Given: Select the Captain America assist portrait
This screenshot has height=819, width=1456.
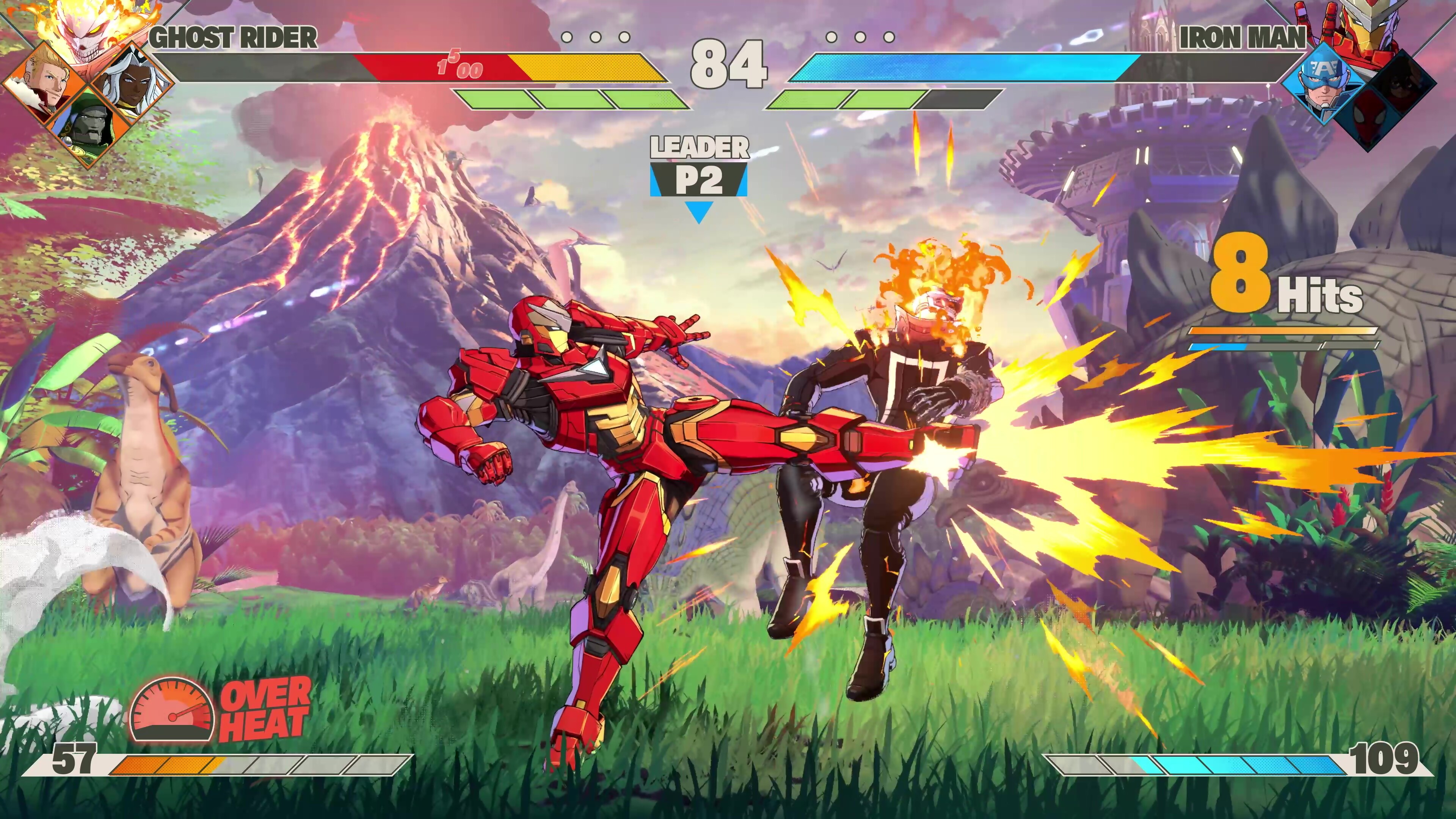Looking at the screenshot, I should click(x=1323, y=82).
